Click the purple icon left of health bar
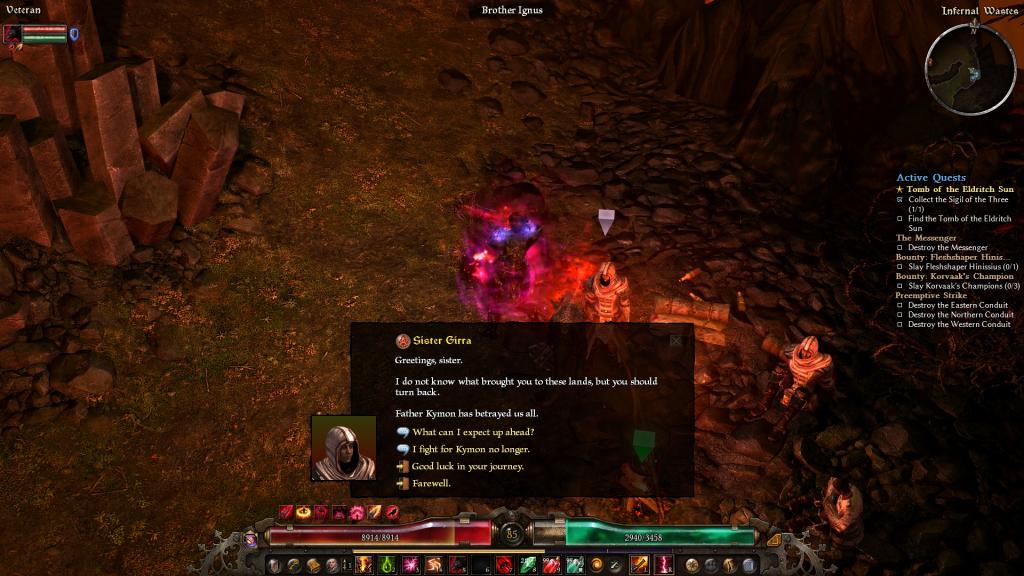 click(x=250, y=539)
